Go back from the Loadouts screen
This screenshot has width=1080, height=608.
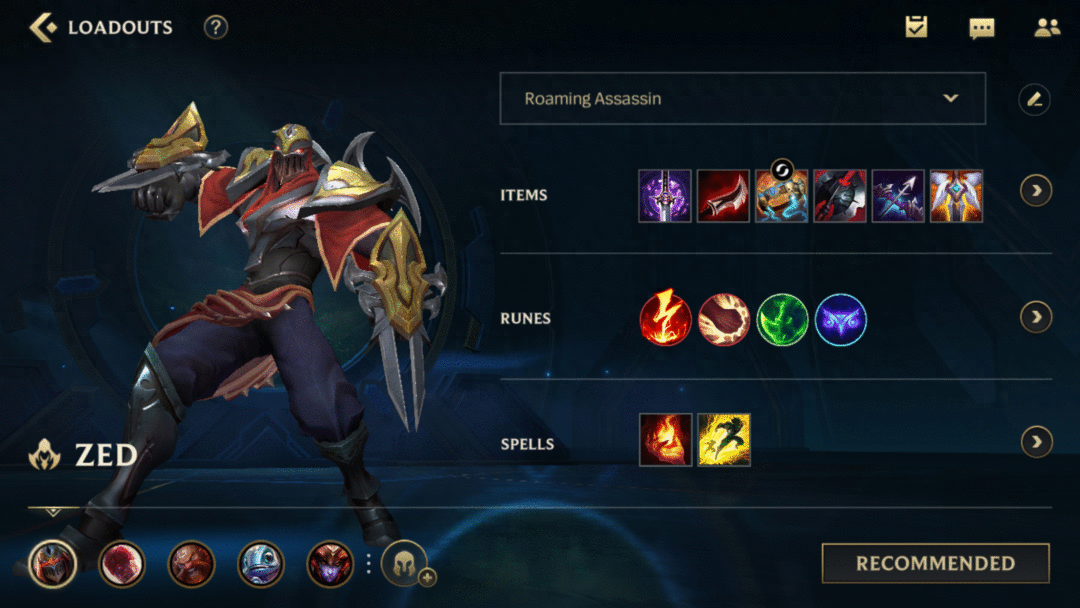coord(43,27)
